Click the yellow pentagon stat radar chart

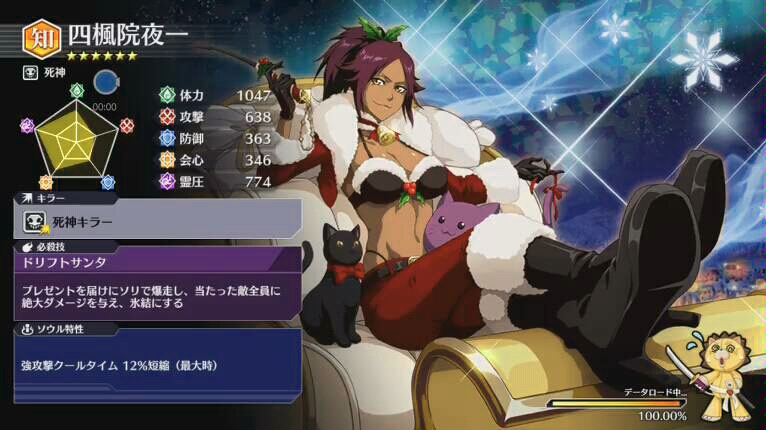tap(77, 143)
